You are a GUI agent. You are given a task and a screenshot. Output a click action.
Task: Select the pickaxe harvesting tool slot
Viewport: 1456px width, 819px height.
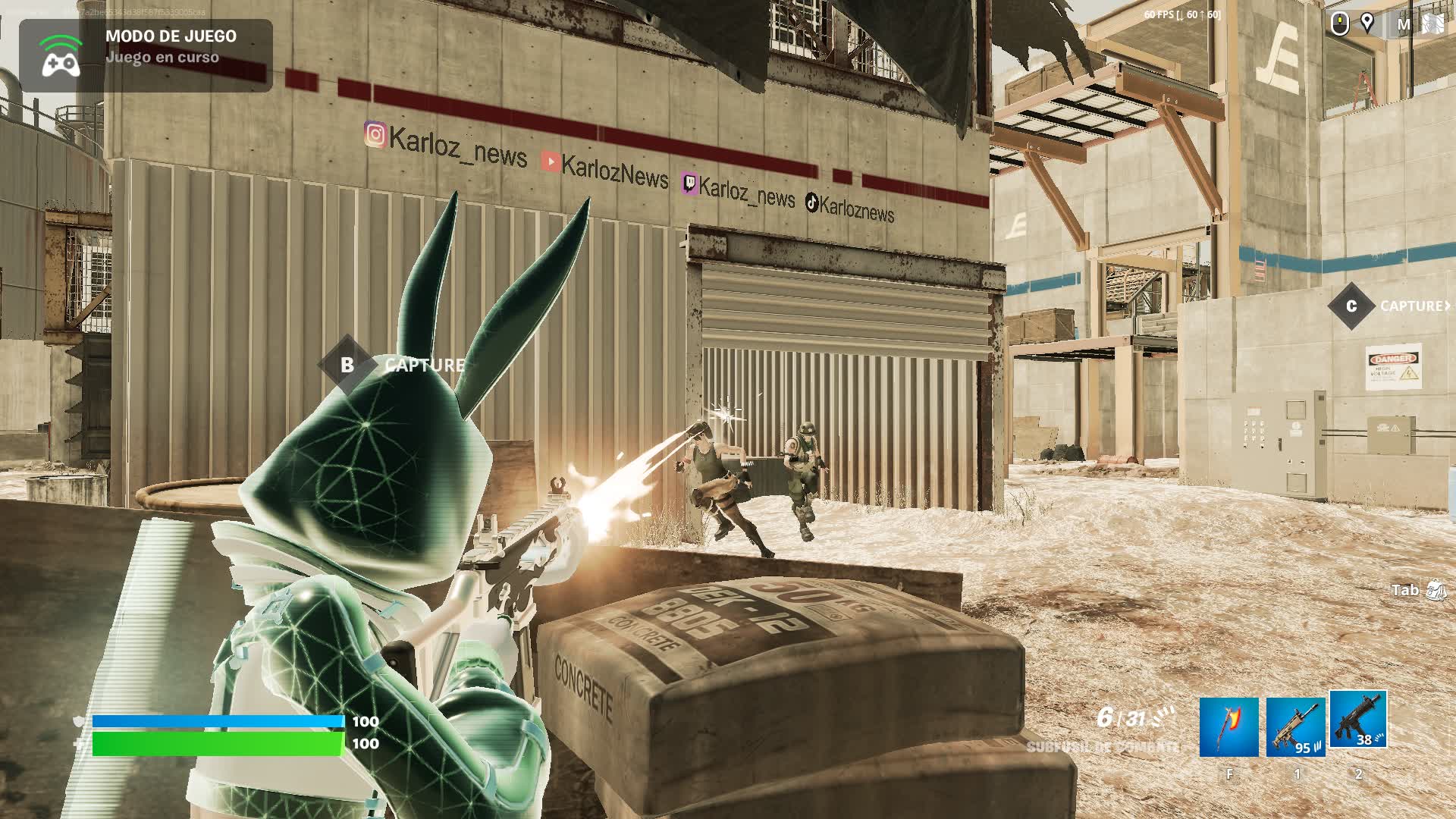[x=1228, y=727]
